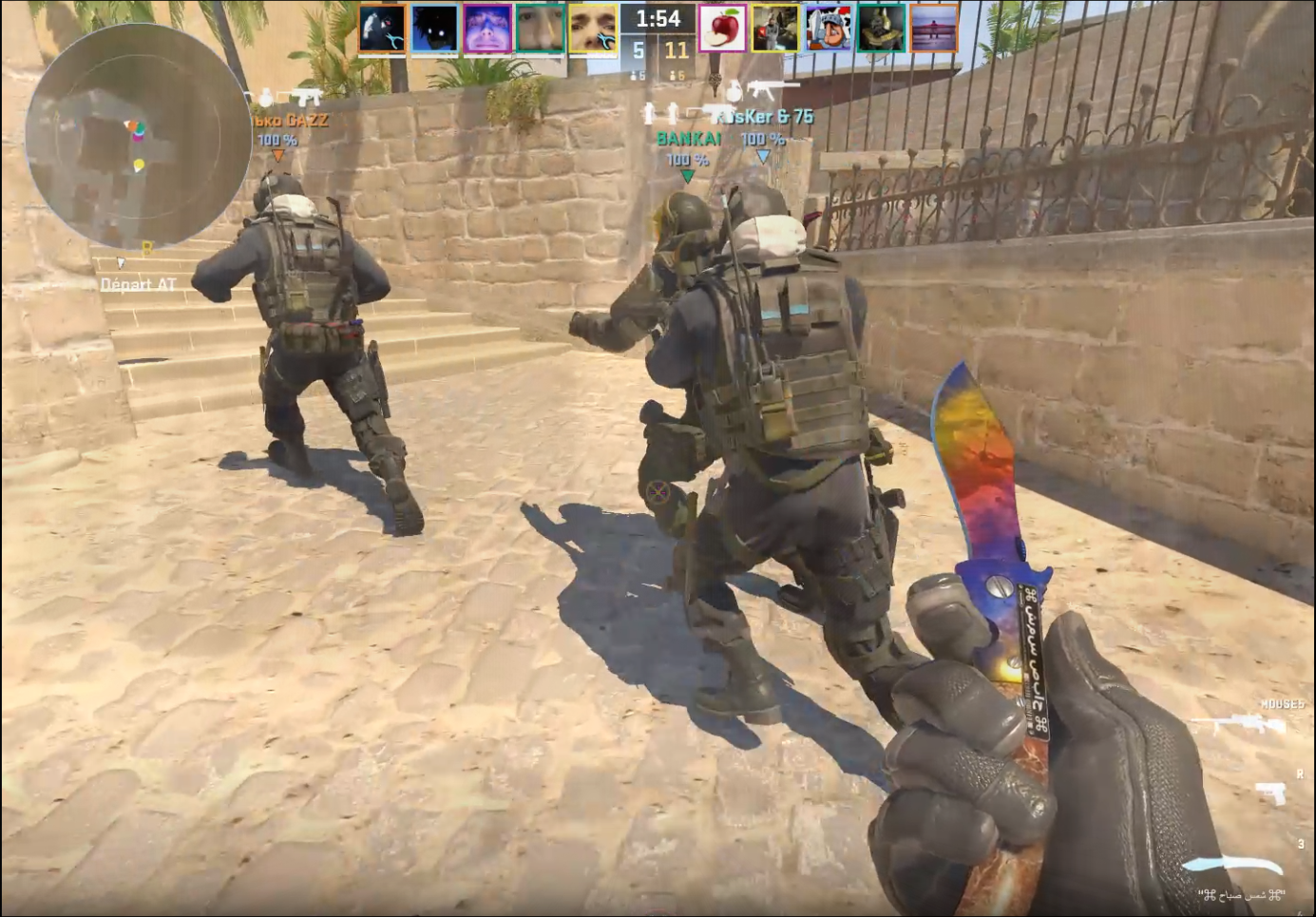Image resolution: width=1316 pixels, height=917 pixels.
Task: Open the apple avatar in the scoreboard strip
Action: pos(723,29)
